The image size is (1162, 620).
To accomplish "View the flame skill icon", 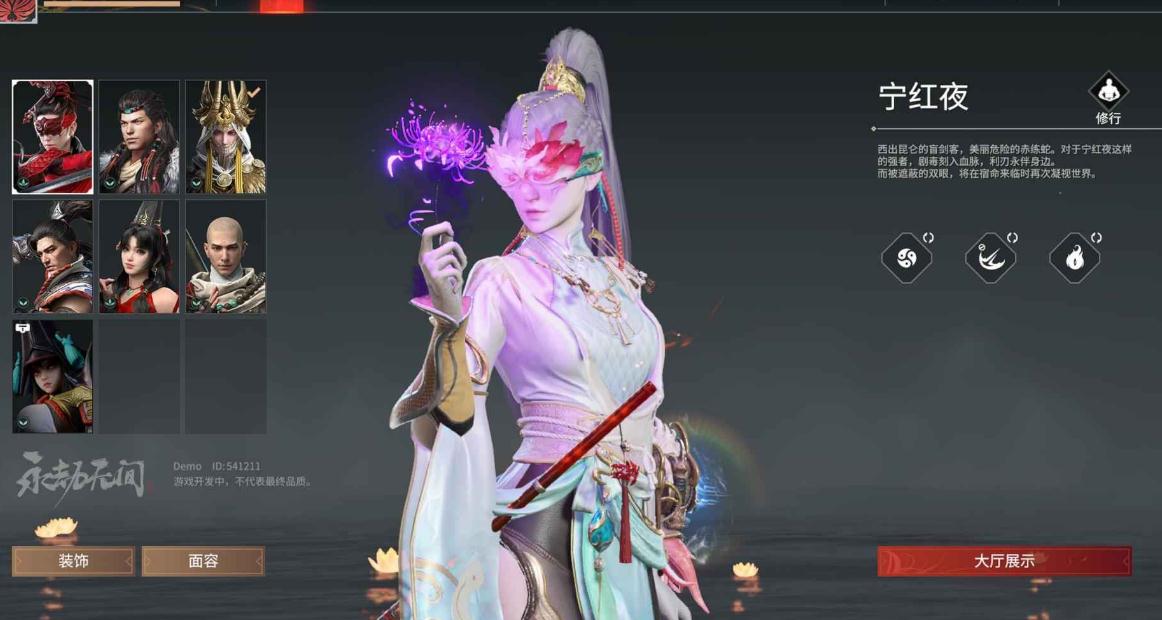I will point(1074,258).
